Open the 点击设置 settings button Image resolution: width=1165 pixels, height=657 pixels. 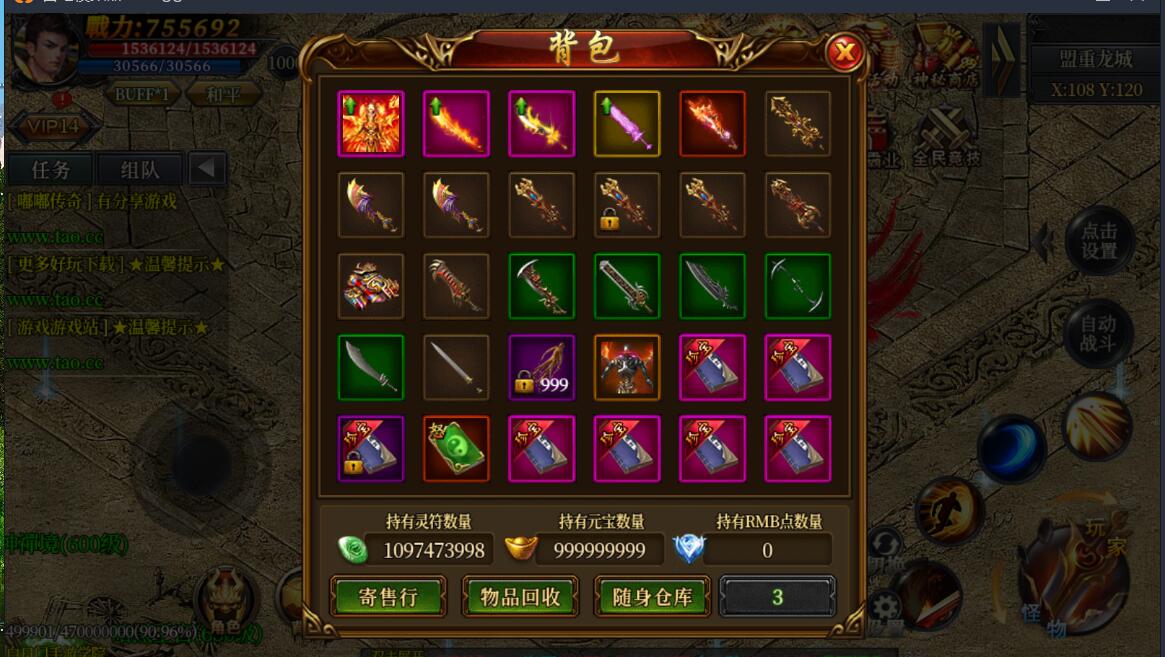point(1098,241)
